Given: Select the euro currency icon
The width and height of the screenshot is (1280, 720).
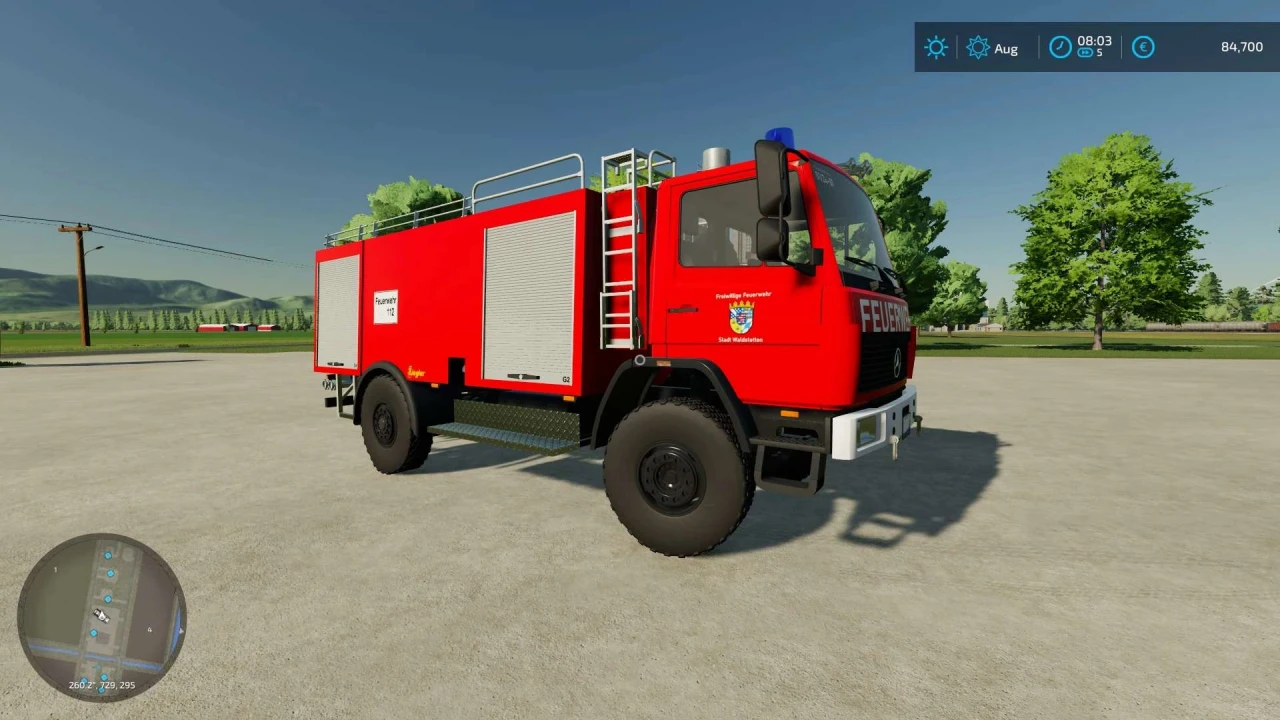Looking at the screenshot, I should [1143, 46].
